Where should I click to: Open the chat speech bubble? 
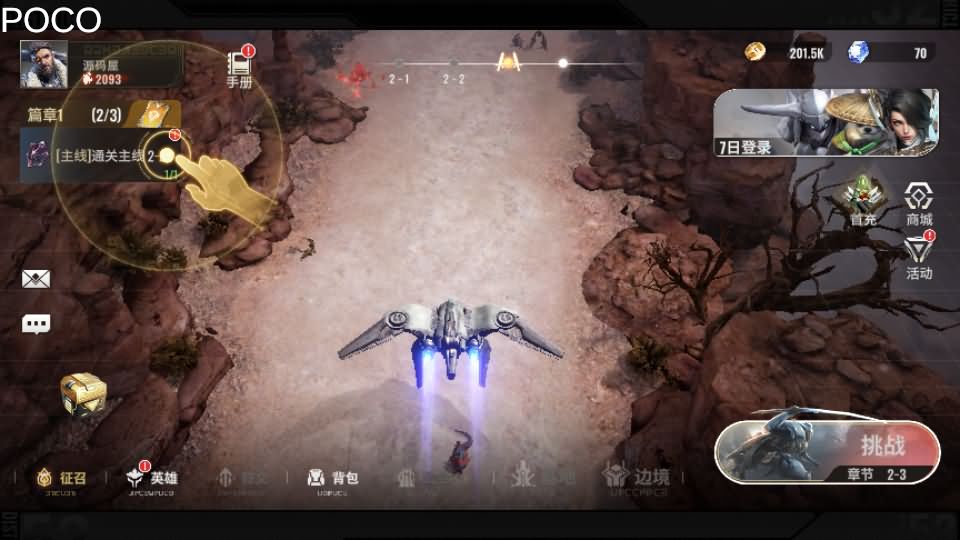36,324
